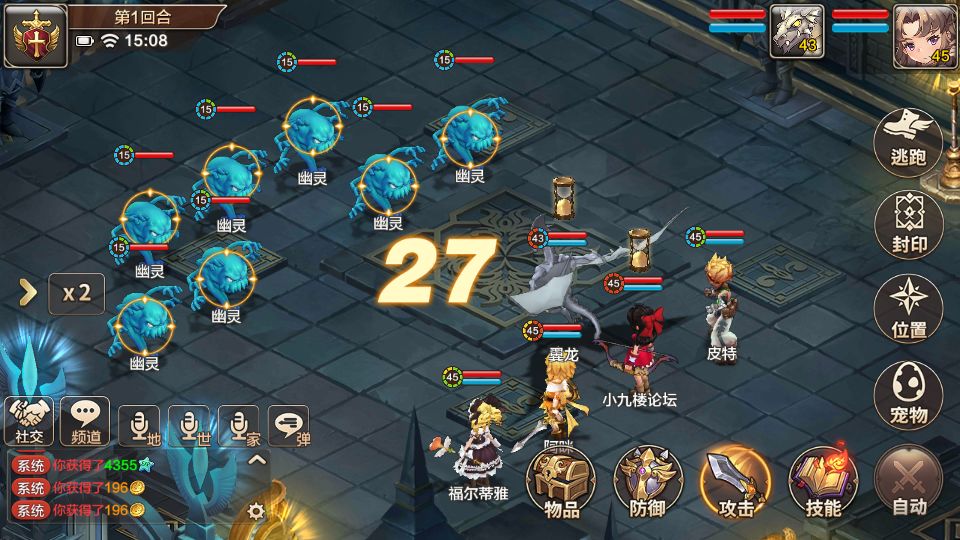
Task: Tap the 逃跑 (flee) button
Action: (908, 140)
